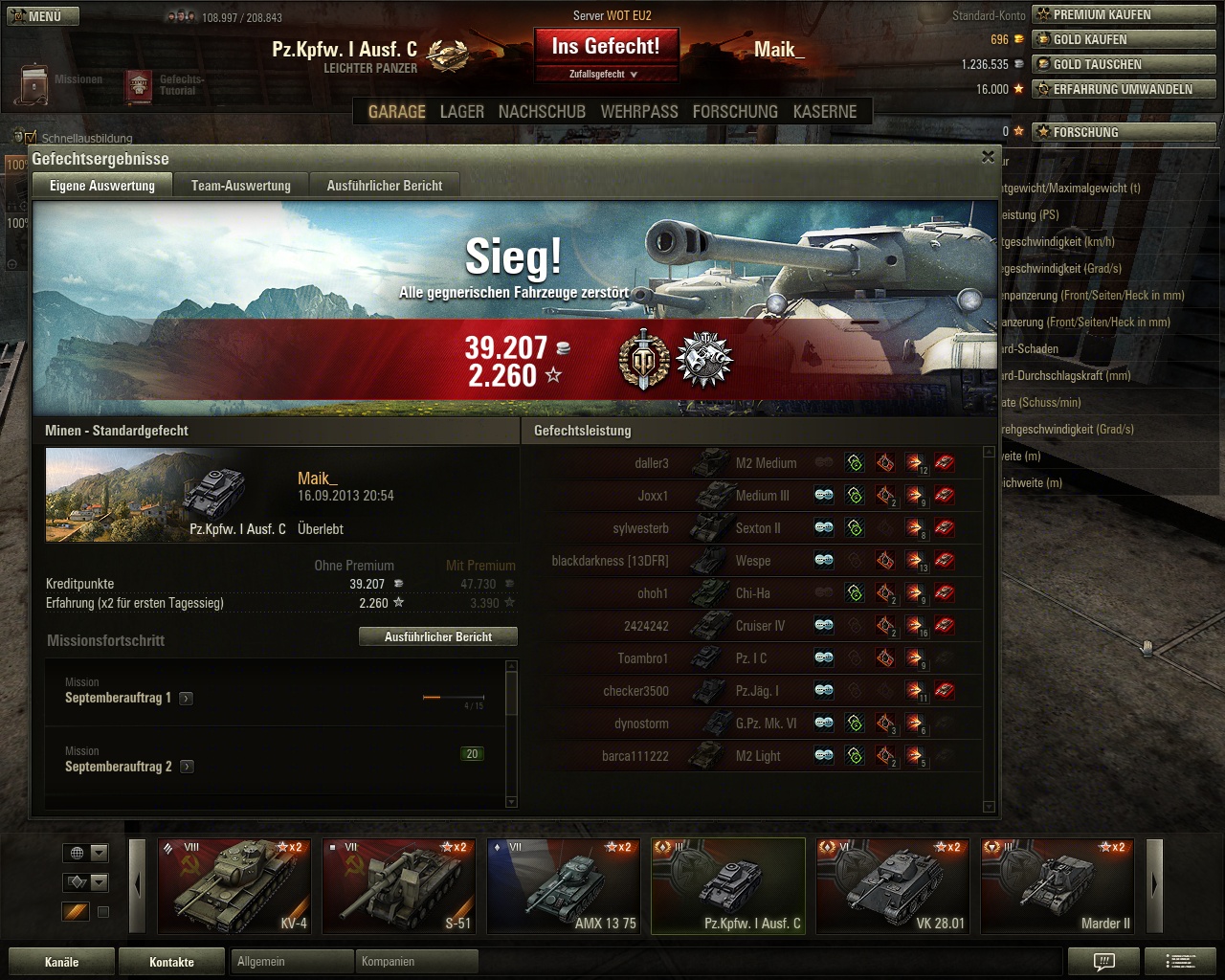This screenshot has height=980, width=1225.
Task: Choose the AMX 13 75 tank
Action: pos(564,886)
